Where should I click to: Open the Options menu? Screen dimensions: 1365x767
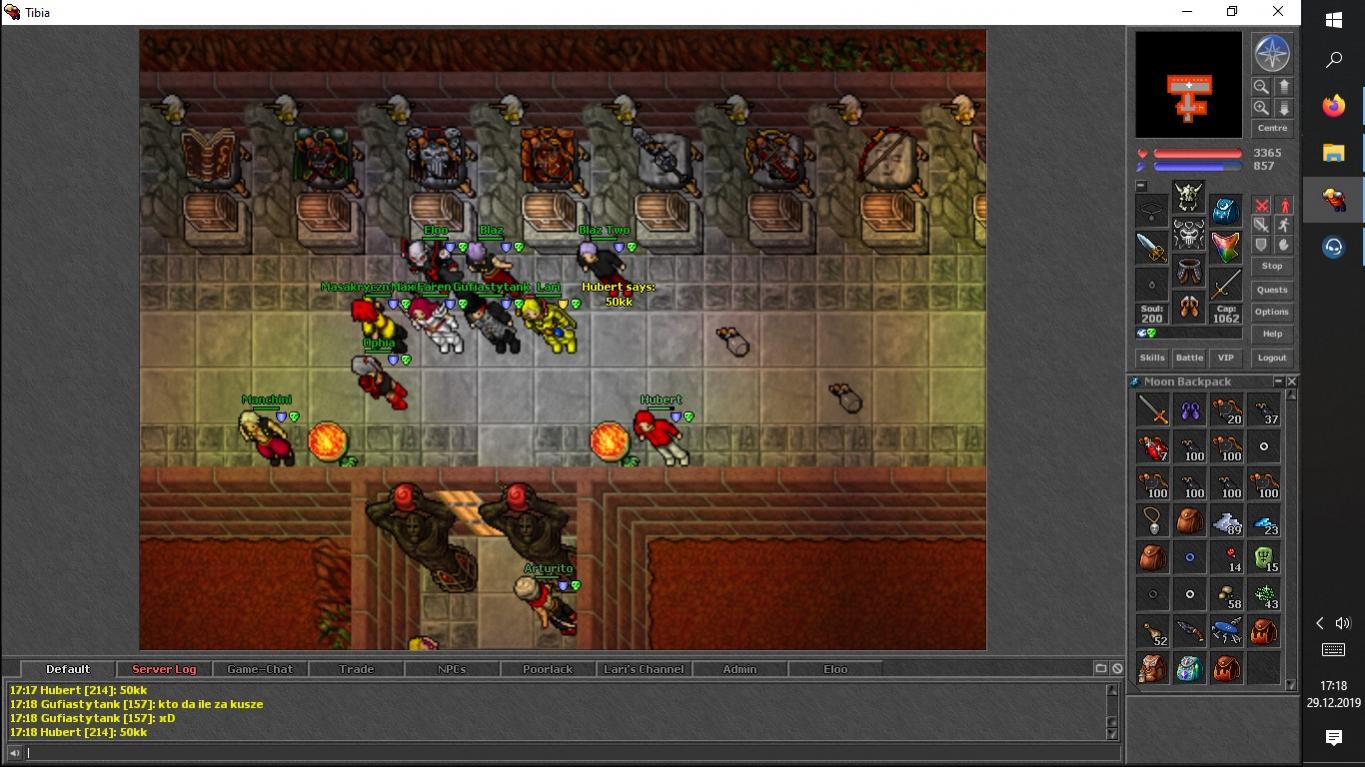click(1272, 312)
